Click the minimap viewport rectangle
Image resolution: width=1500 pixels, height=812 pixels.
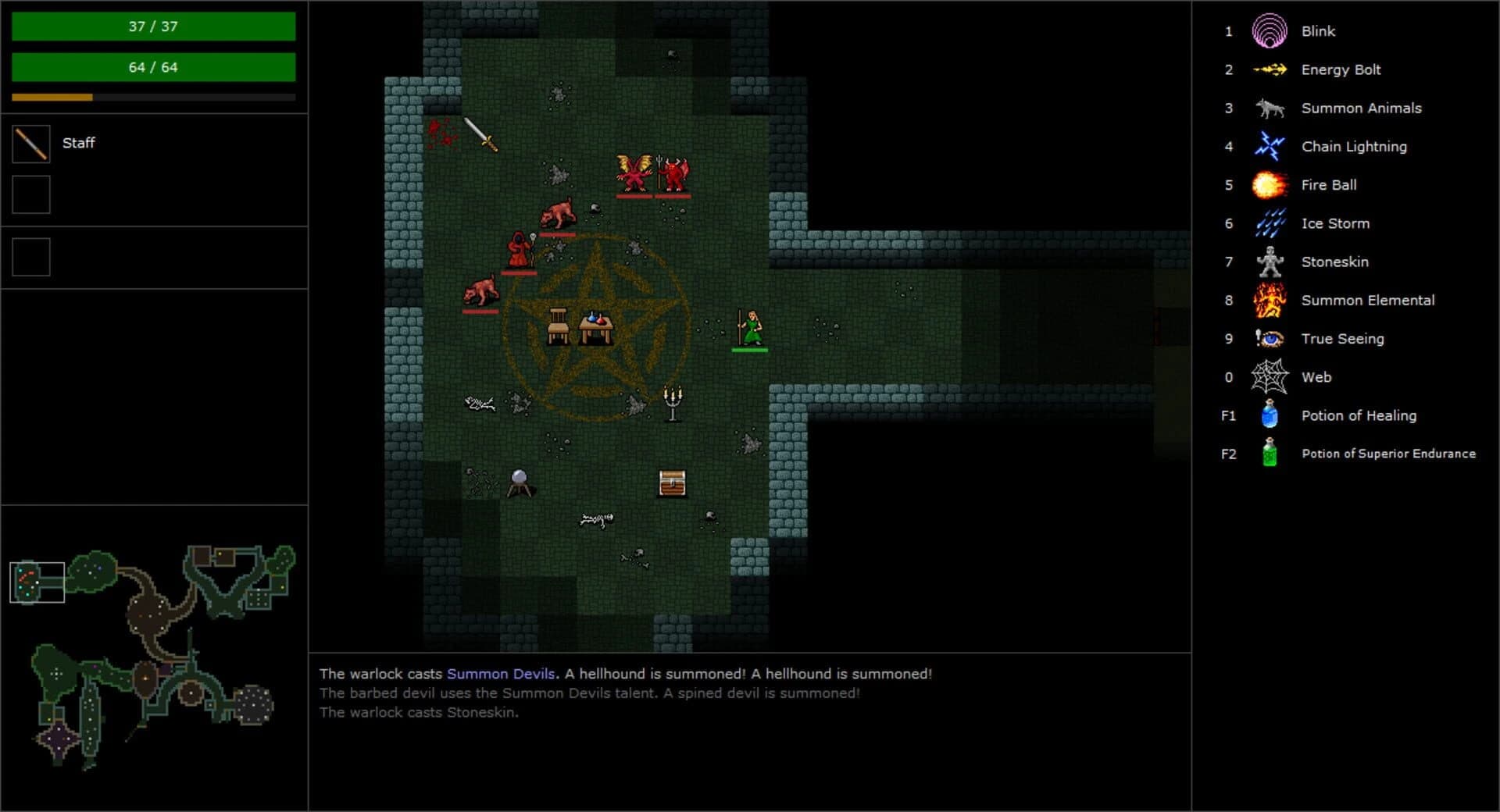(36, 581)
